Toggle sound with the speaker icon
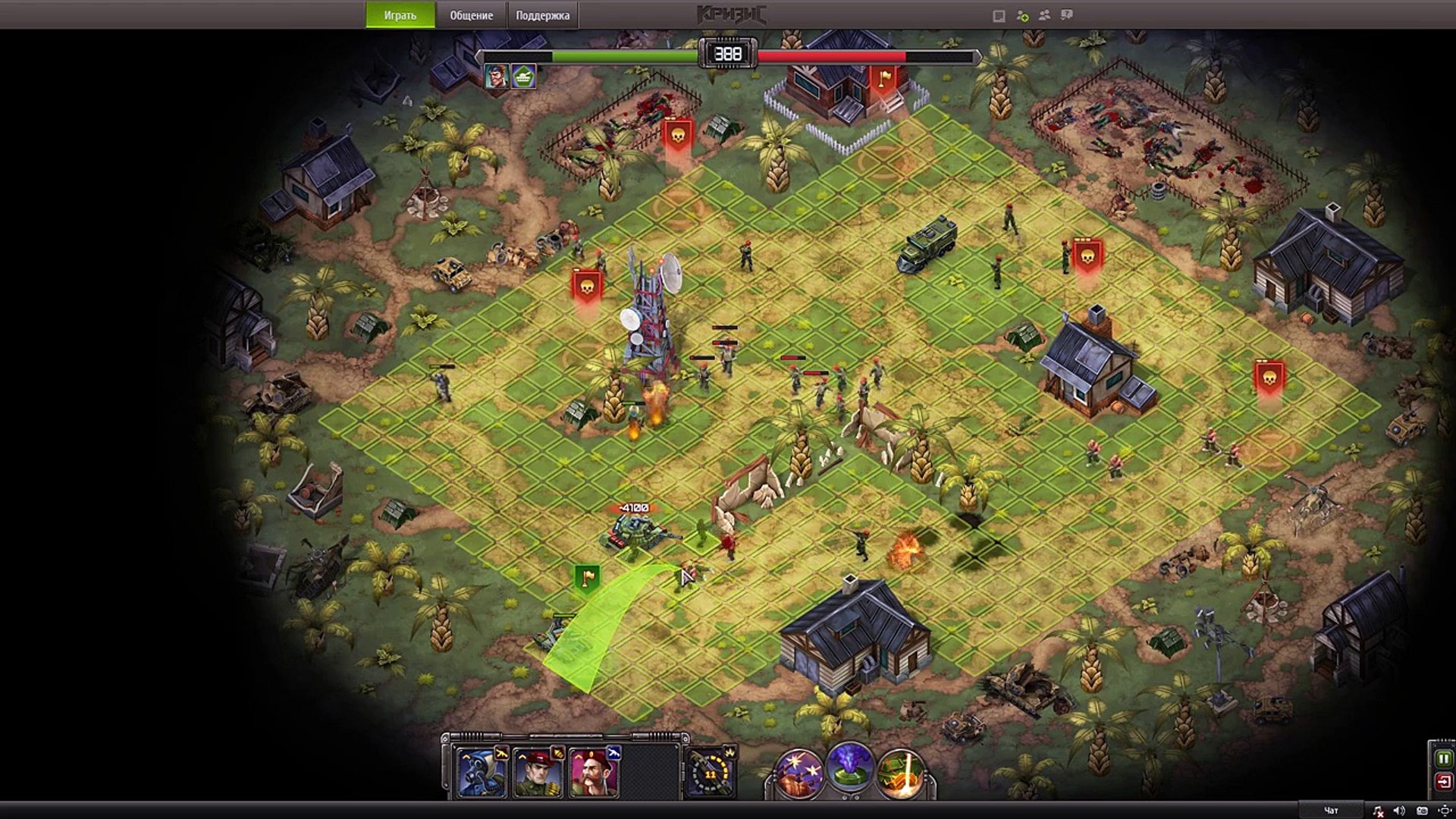The image size is (1456, 819). point(1399,811)
